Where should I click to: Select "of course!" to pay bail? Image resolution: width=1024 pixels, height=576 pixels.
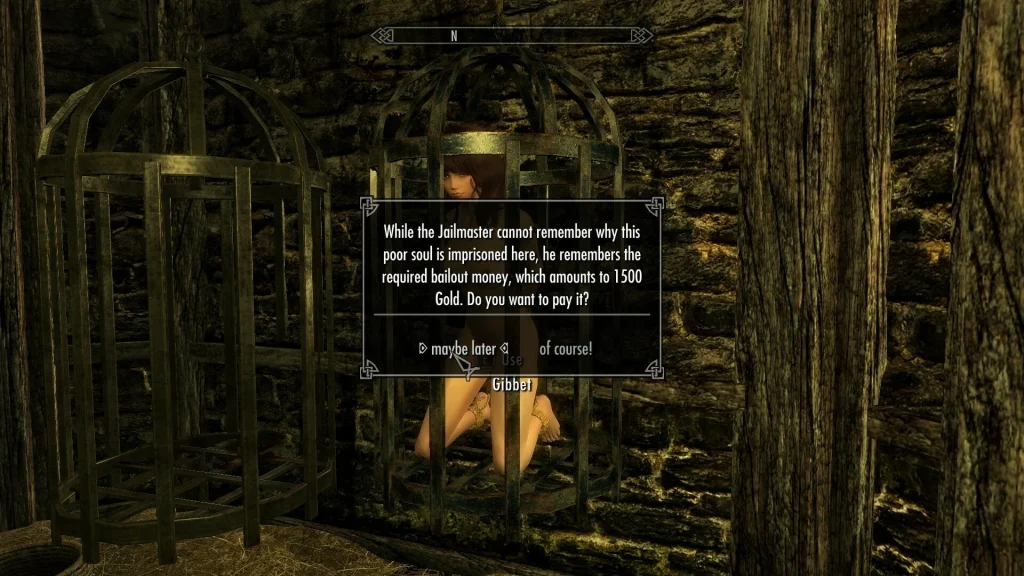pos(565,349)
